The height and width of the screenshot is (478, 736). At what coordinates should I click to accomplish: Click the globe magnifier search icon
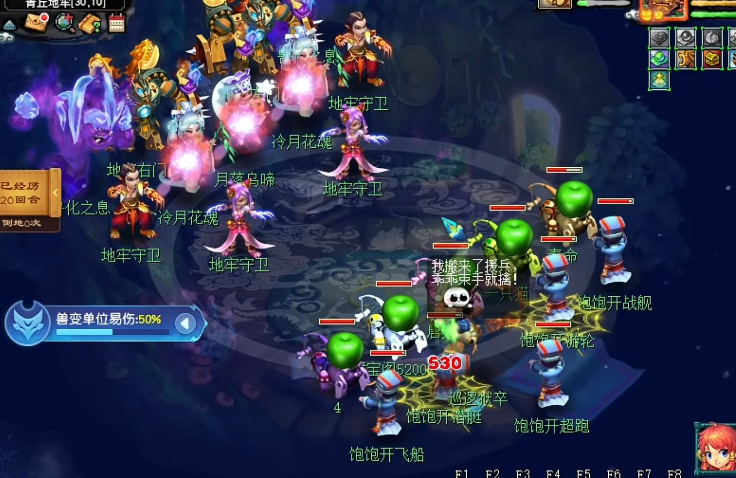[65, 22]
